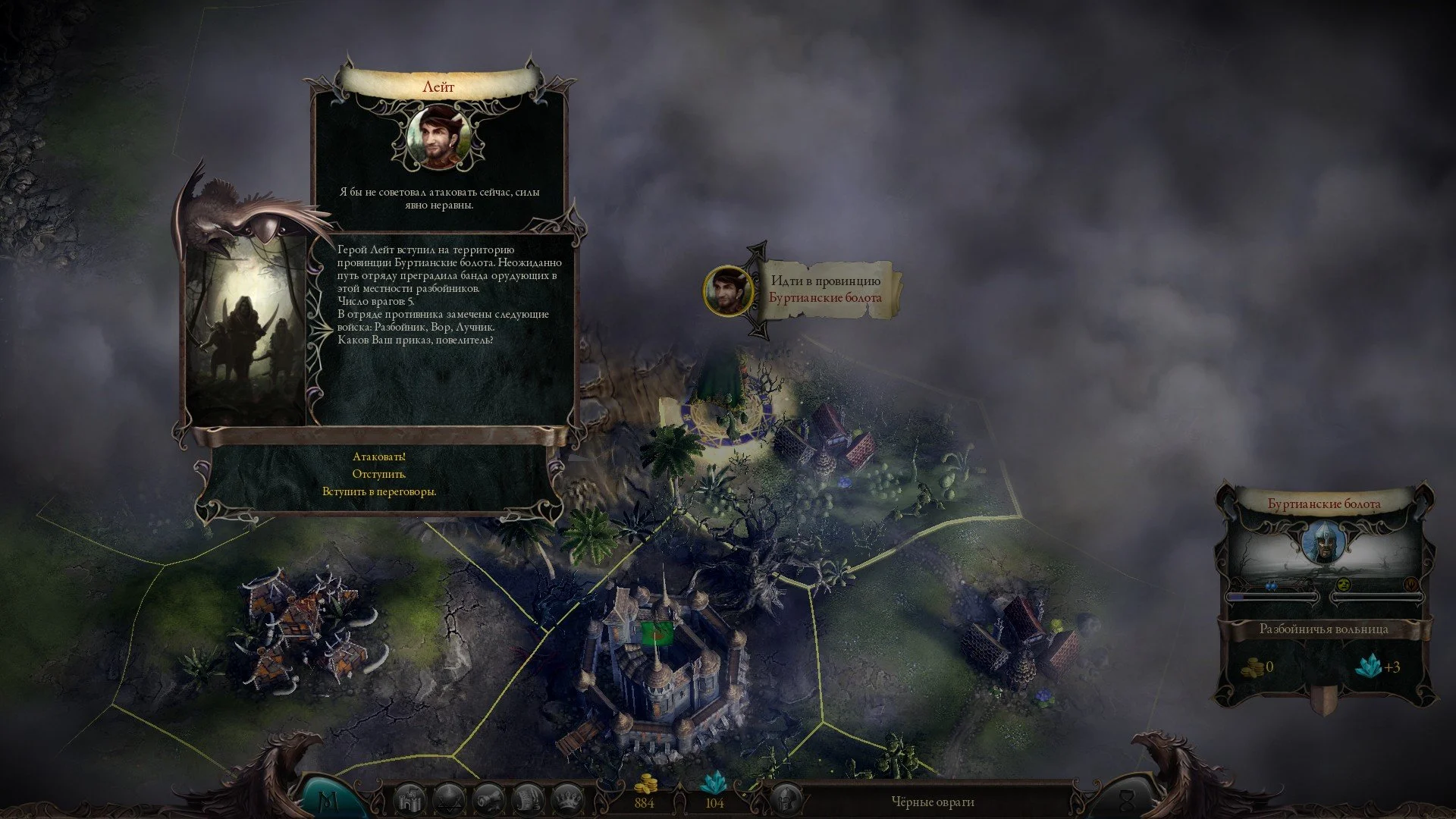Click the Идти в провинцию Буртианские болота banner

[825, 290]
